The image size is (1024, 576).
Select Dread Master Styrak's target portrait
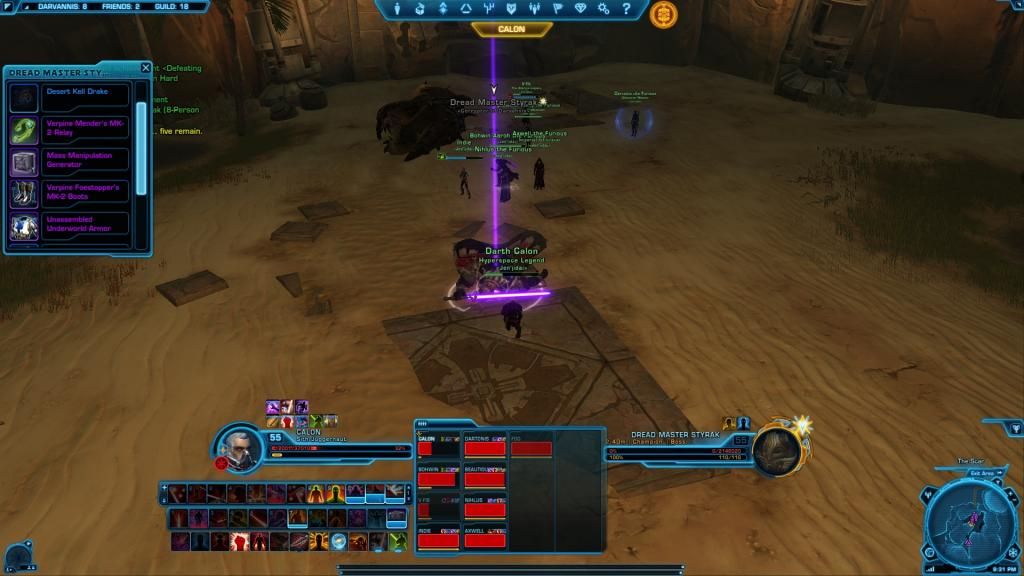tap(777, 451)
